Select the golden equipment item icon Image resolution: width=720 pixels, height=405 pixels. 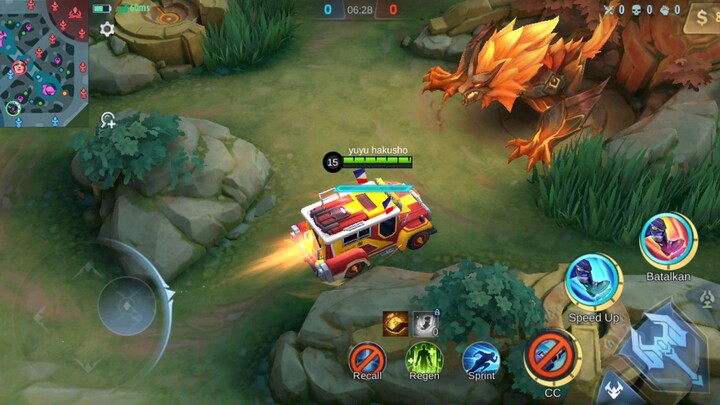(x=396, y=324)
